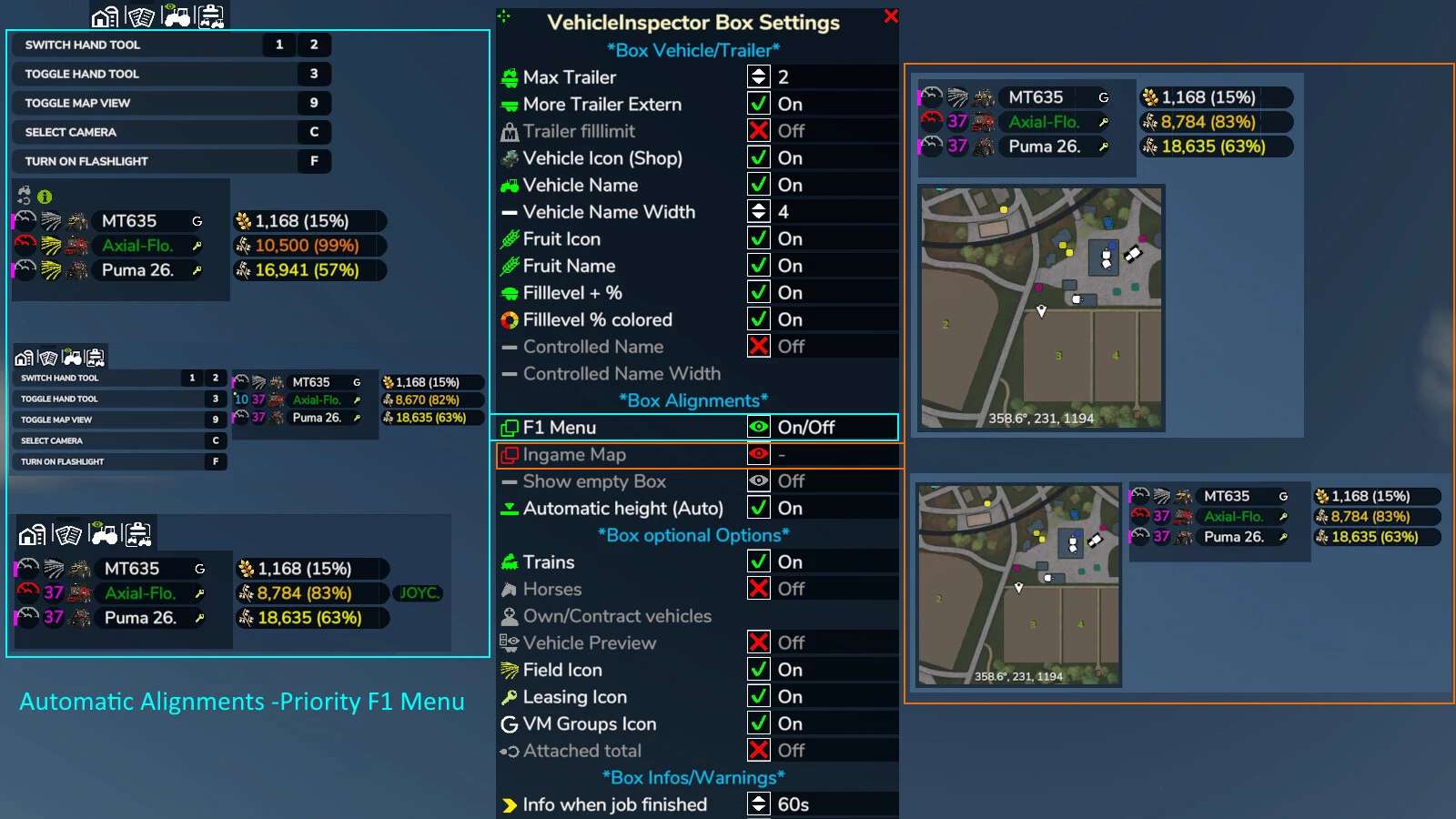The height and width of the screenshot is (819, 1456).
Task: Disable the Fruit Icon checkbox
Action: tap(759, 238)
